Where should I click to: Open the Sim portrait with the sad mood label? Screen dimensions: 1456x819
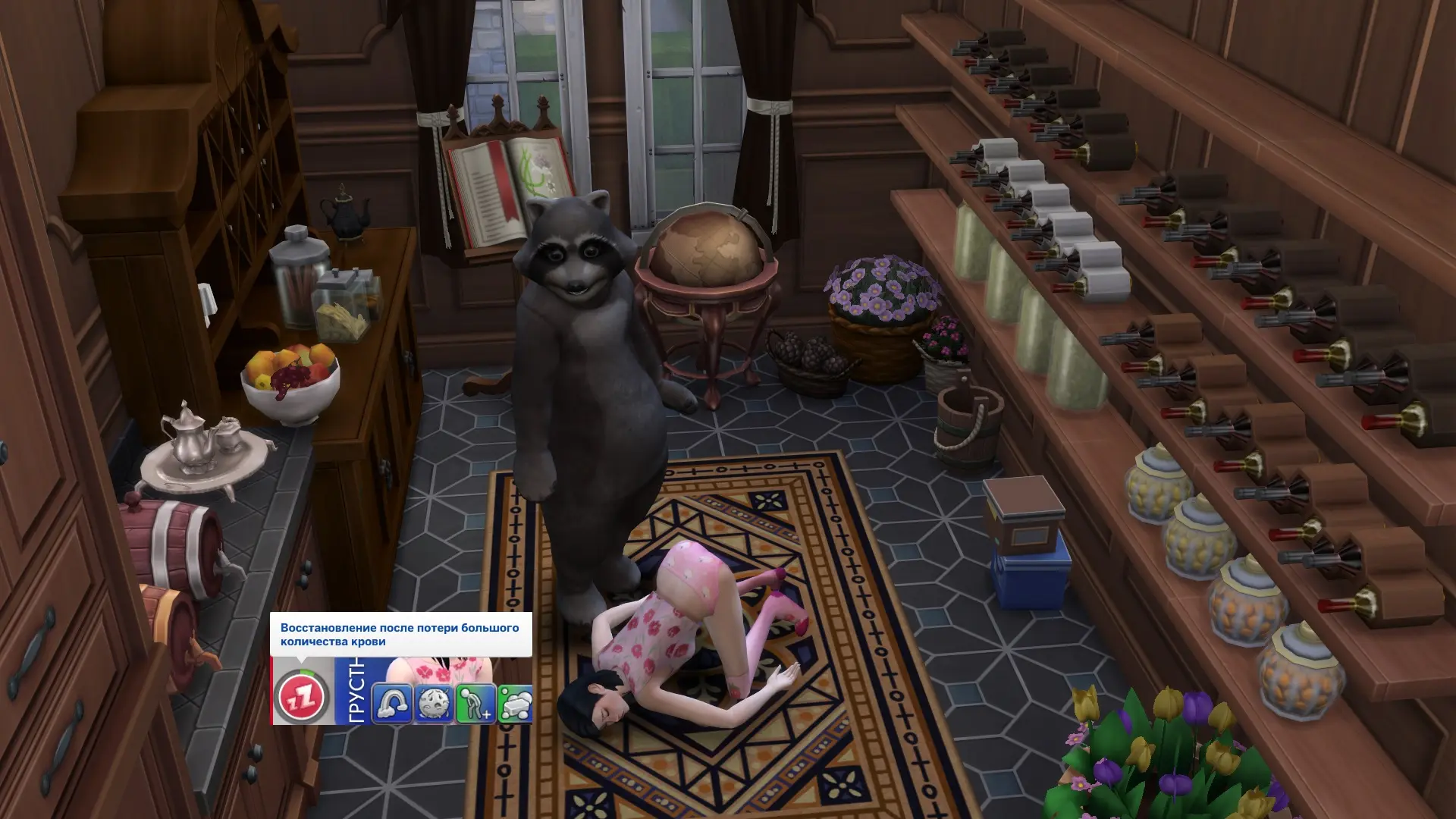[438, 670]
